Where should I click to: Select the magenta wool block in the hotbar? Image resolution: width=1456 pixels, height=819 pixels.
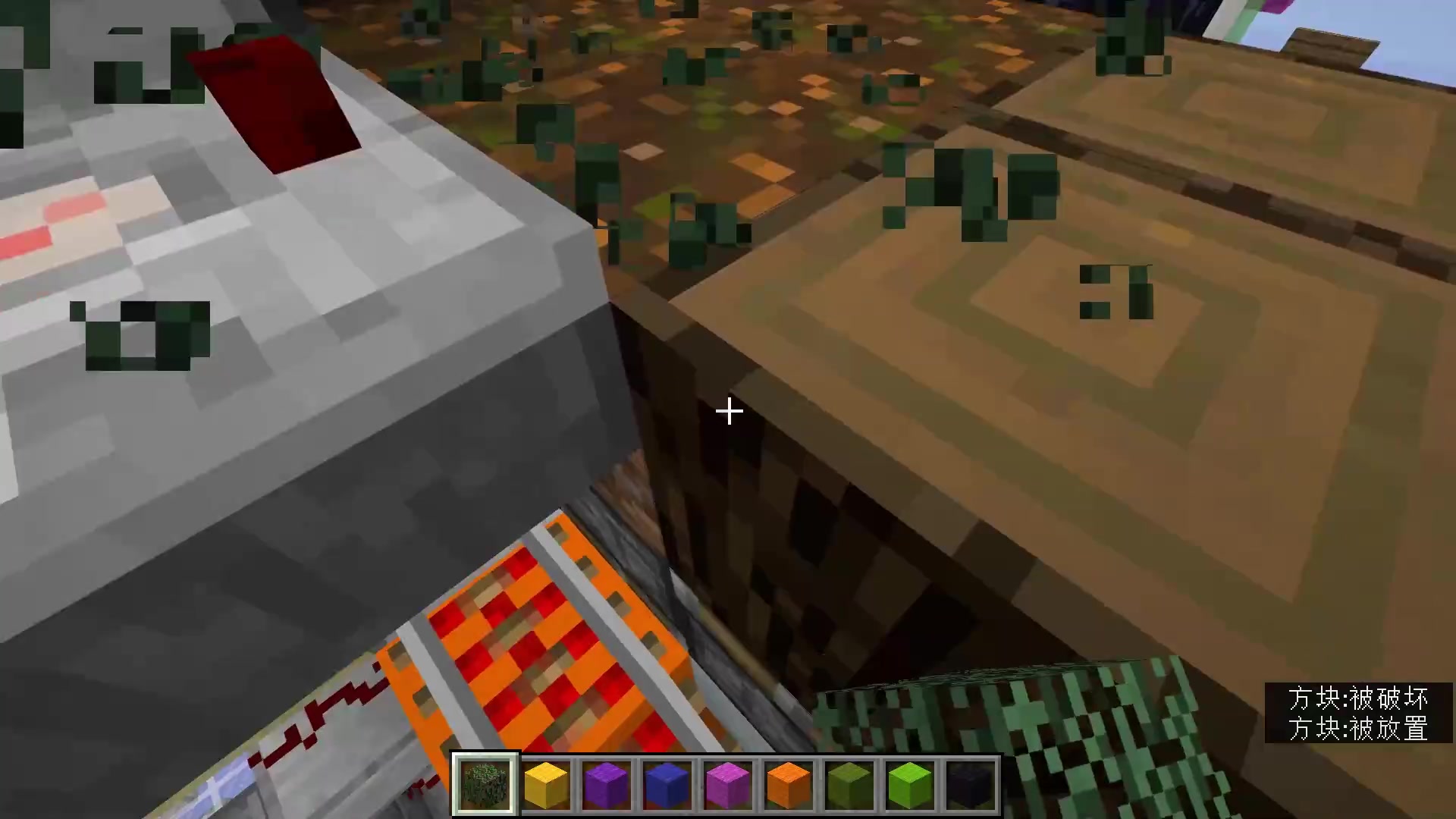tap(727, 782)
